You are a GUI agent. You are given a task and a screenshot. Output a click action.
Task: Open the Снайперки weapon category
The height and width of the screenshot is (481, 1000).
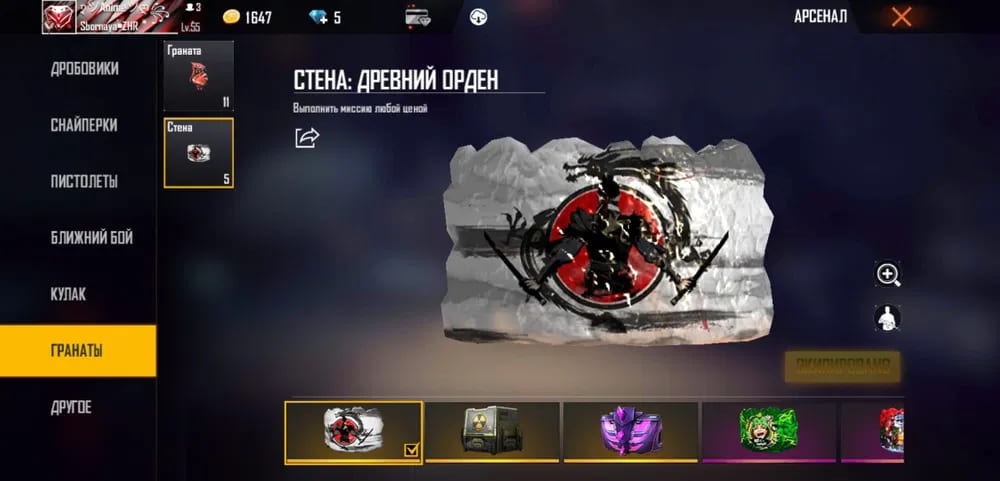[x=84, y=125]
